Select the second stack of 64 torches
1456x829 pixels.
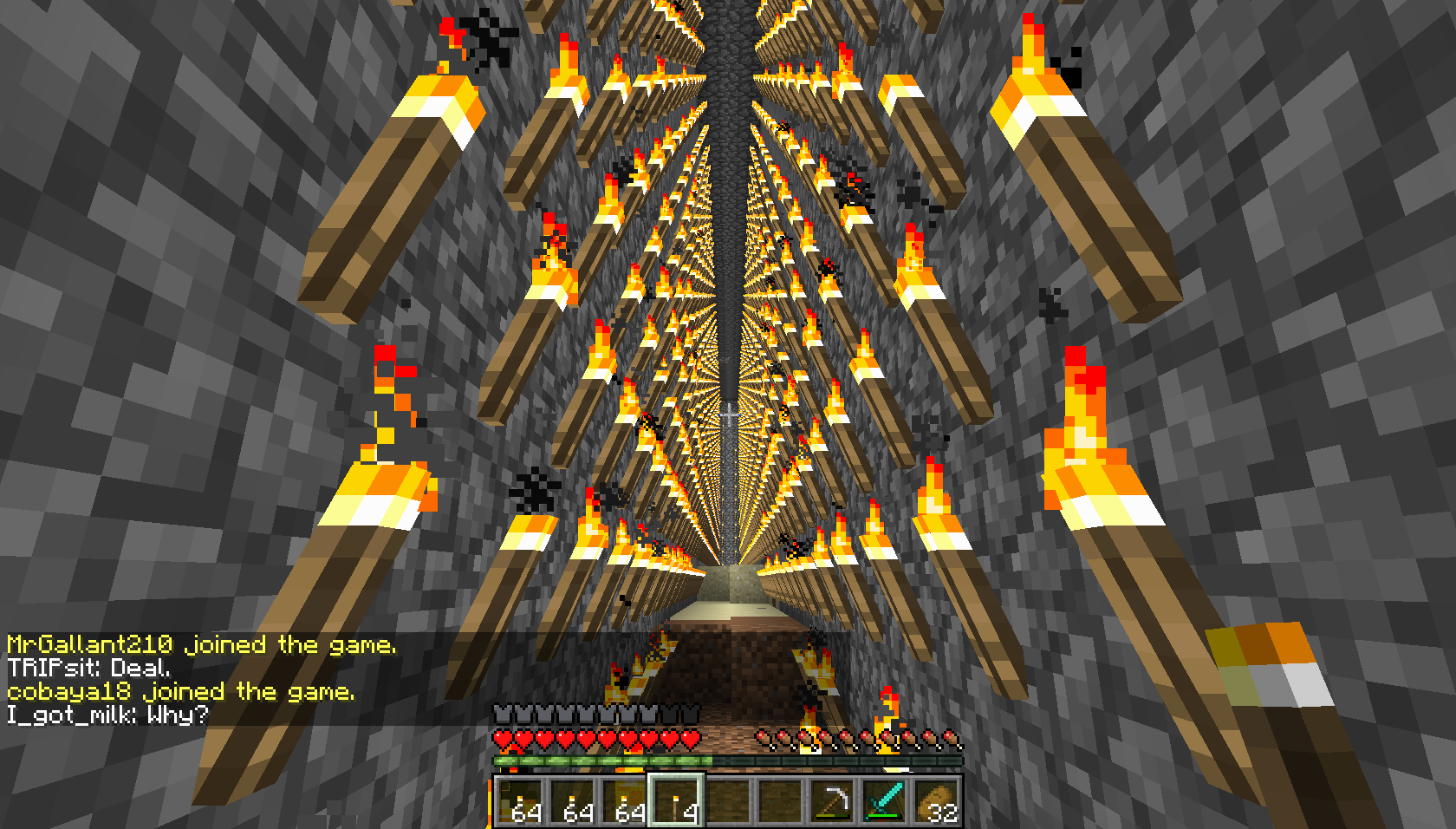point(571,802)
